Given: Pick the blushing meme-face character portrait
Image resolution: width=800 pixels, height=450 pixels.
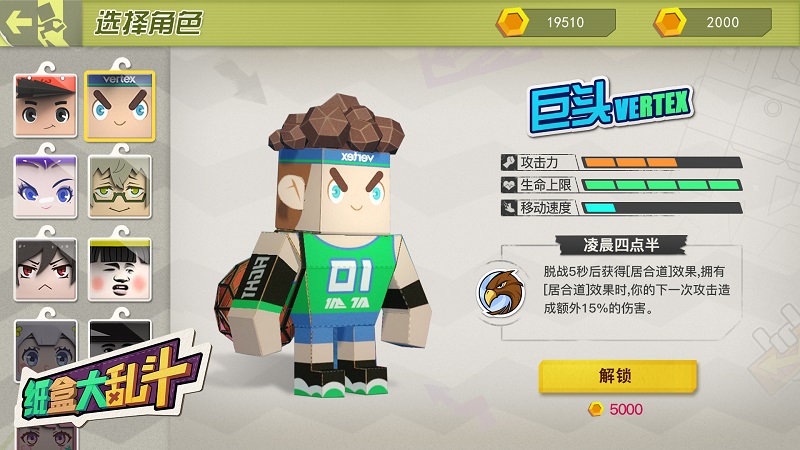Looking at the screenshot, I should (x=119, y=270).
